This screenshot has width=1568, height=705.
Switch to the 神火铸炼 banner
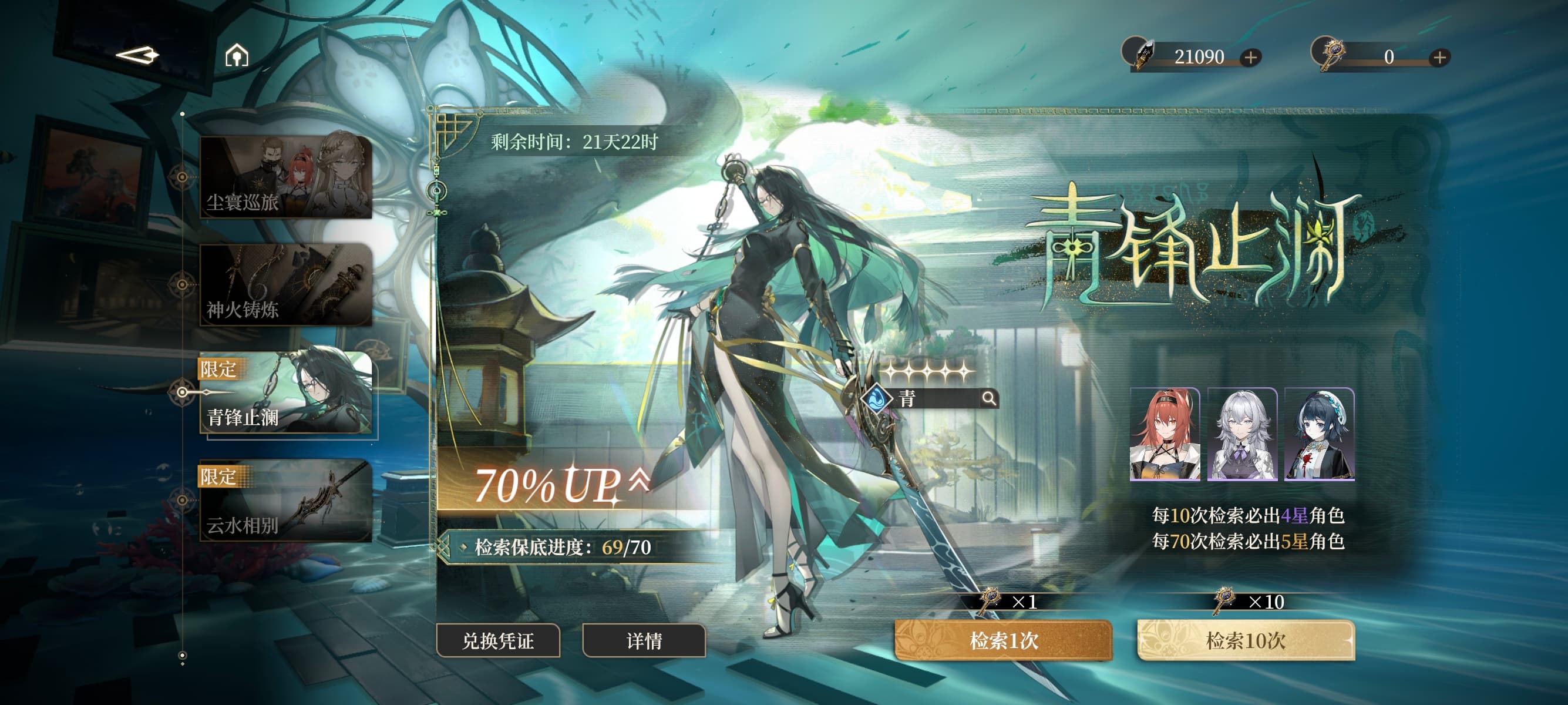[x=285, y=284]
